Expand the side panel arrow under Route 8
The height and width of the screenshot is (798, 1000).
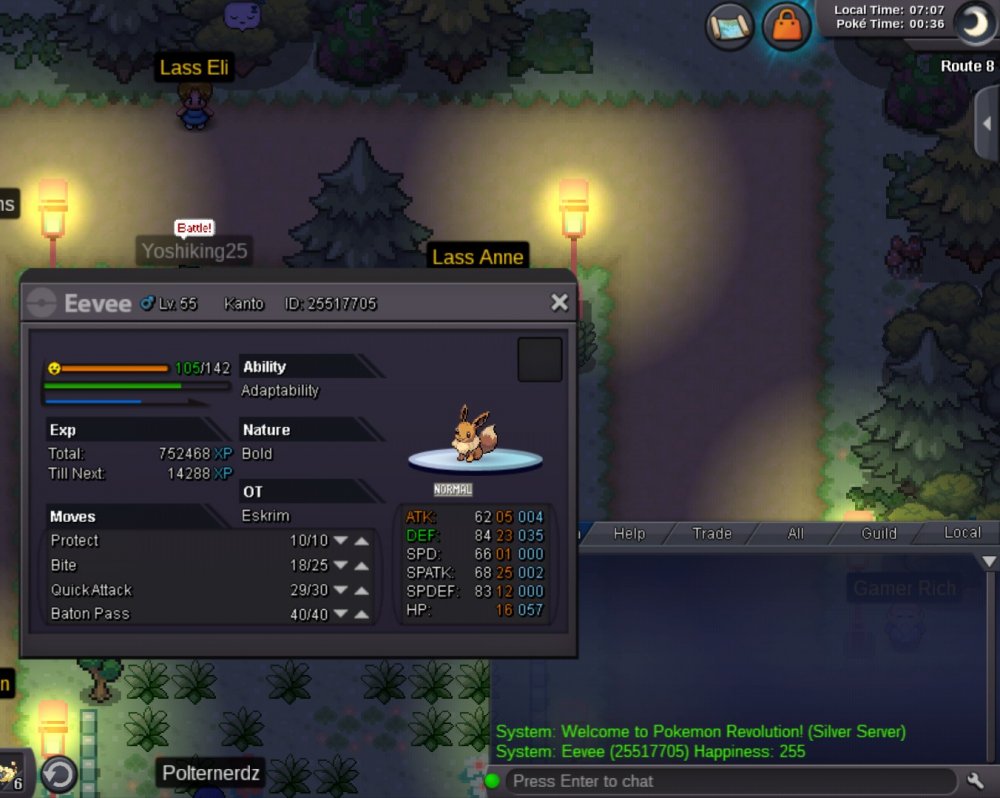point(987,122)
